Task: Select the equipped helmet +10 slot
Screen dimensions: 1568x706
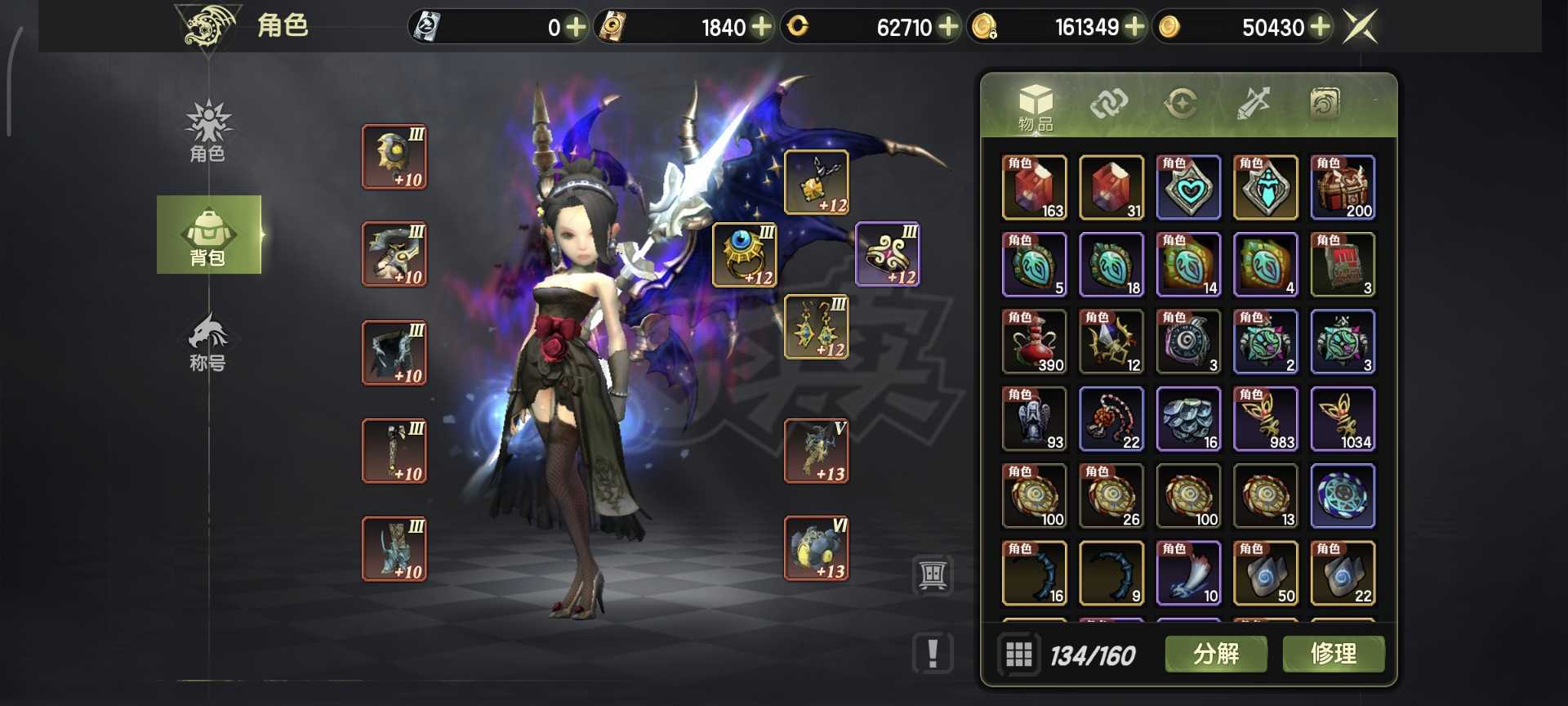Action: coord(394,157)
